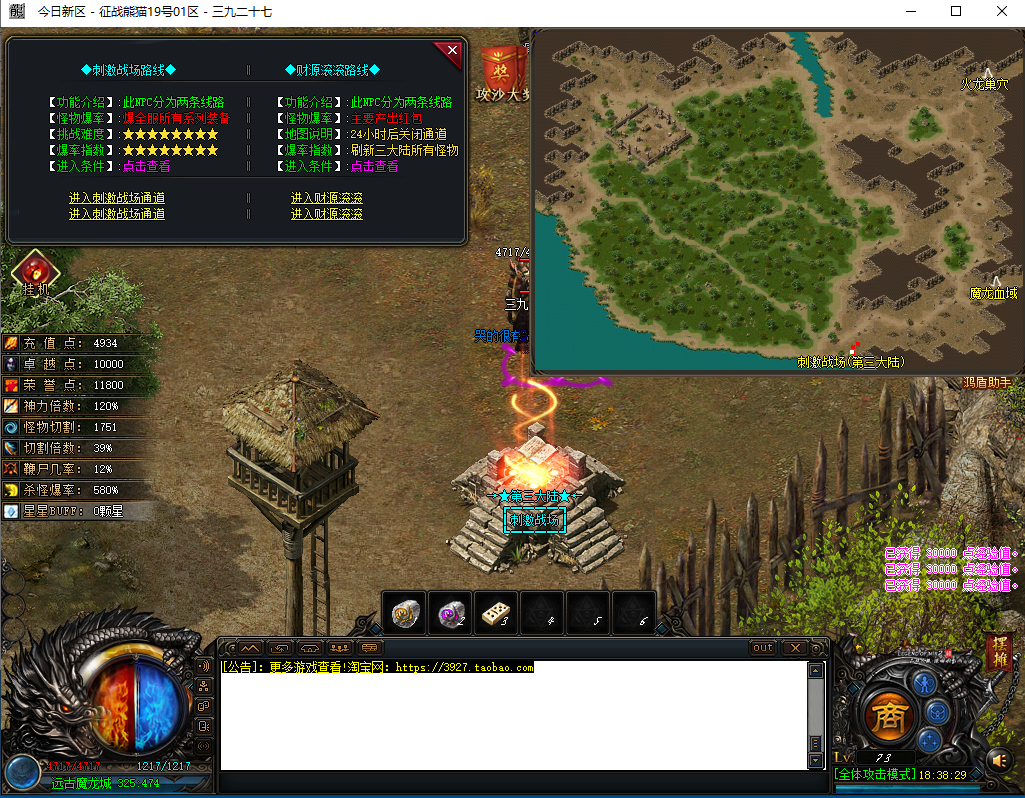The width and height of the screenshot is (1025, 798).
Task: Close the chat panel with its X button
Action: 795,648
